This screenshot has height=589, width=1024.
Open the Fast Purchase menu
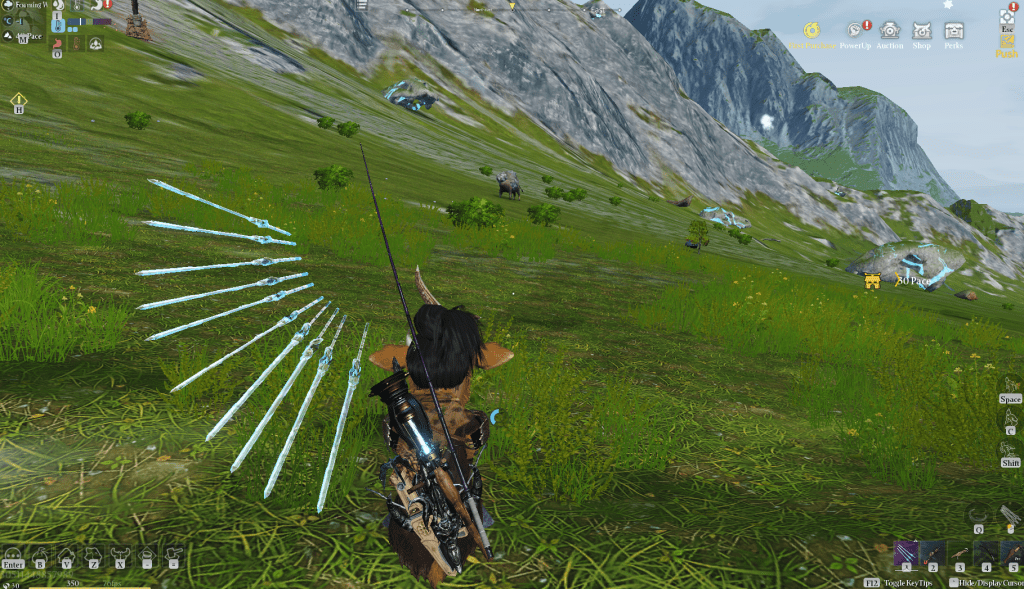point(812,31)
